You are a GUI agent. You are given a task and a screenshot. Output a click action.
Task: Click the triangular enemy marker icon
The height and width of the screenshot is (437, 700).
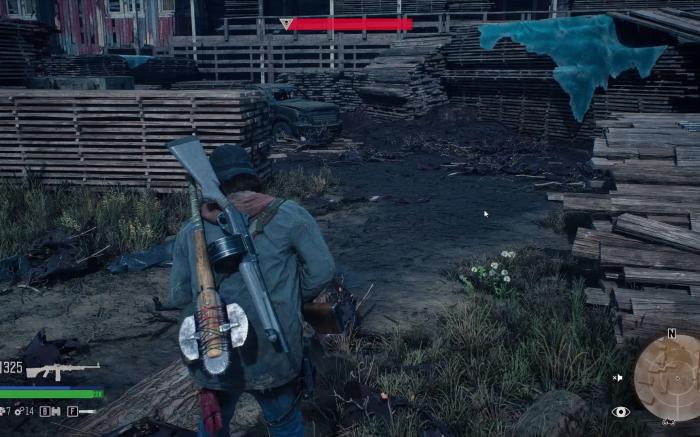(x=286, y=23)
